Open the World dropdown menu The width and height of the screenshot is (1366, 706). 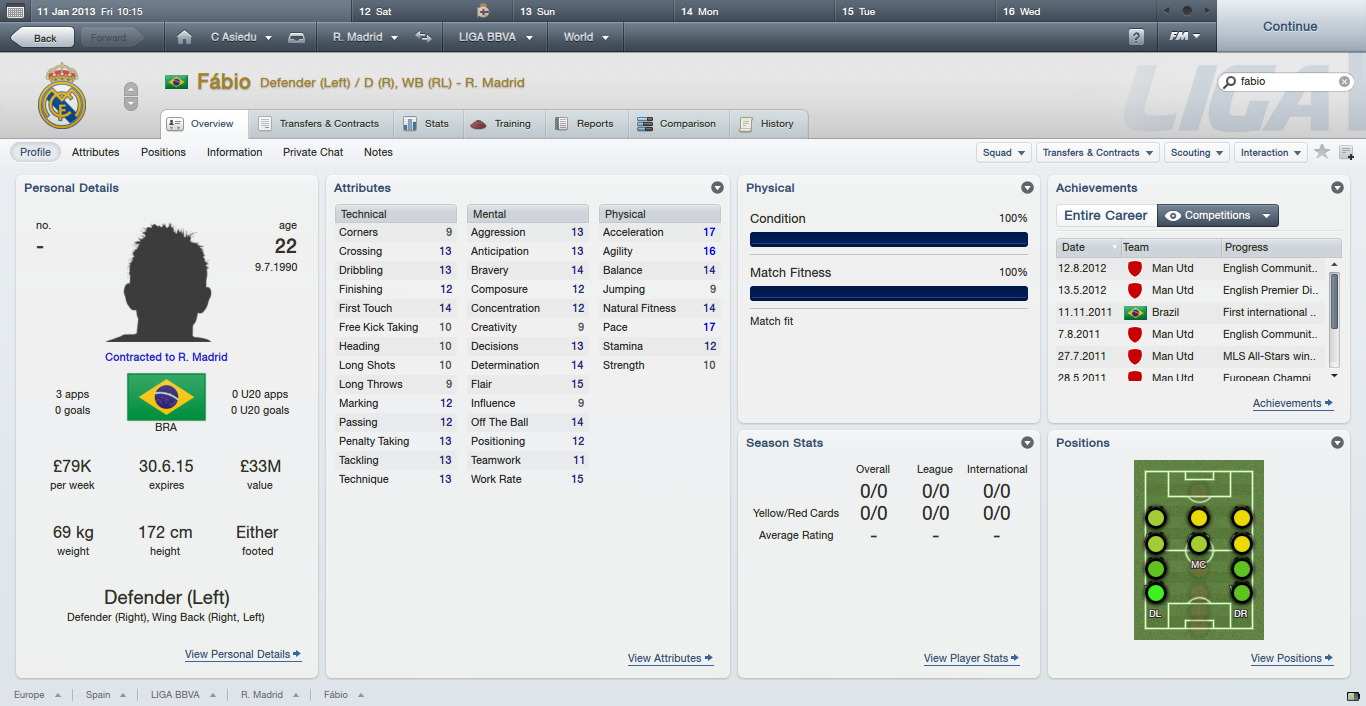(585, 37)
